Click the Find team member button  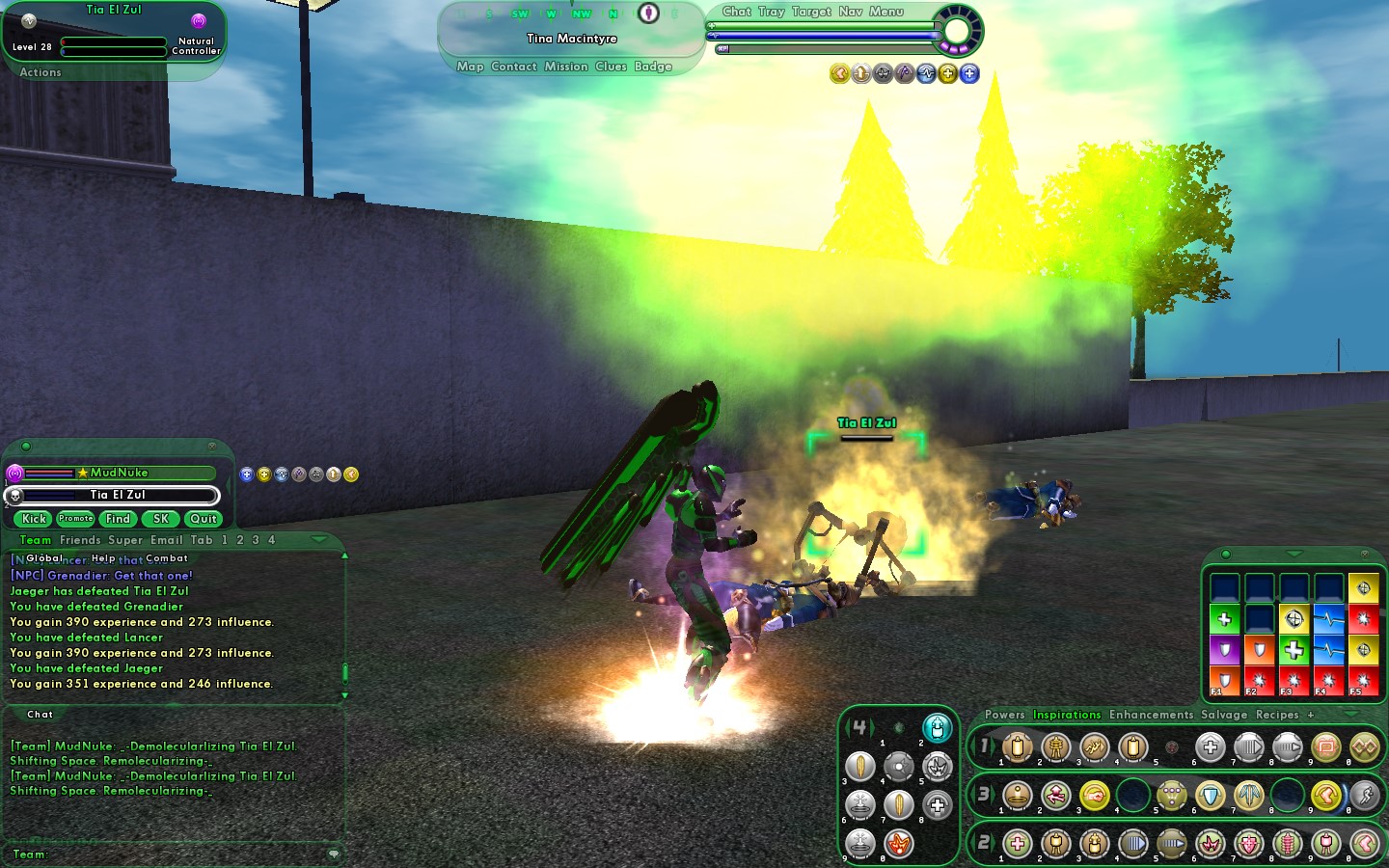coord(118,519)
